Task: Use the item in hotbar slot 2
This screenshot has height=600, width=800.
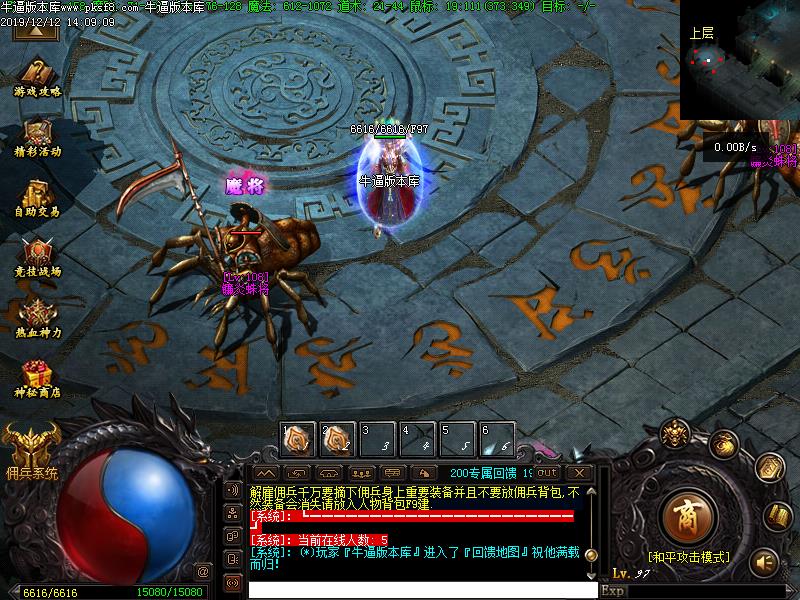Action: [x=337, y=438]
